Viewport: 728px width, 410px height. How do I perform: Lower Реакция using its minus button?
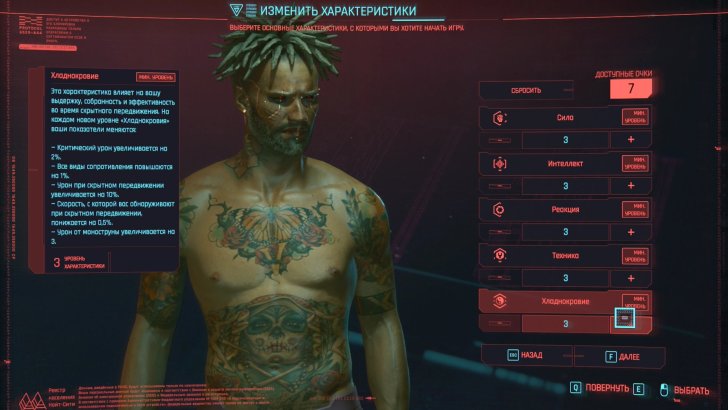[x=496, y=232]
